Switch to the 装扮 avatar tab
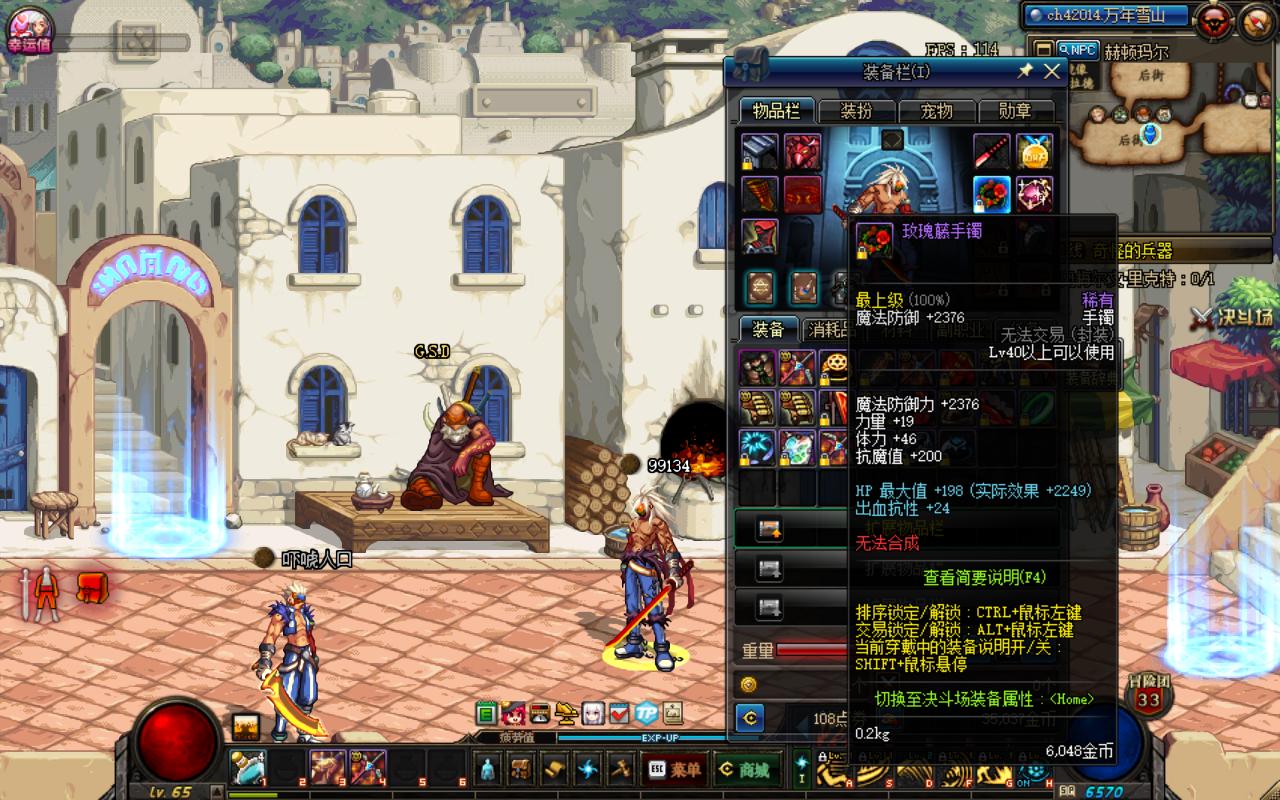 coord(857,111)
